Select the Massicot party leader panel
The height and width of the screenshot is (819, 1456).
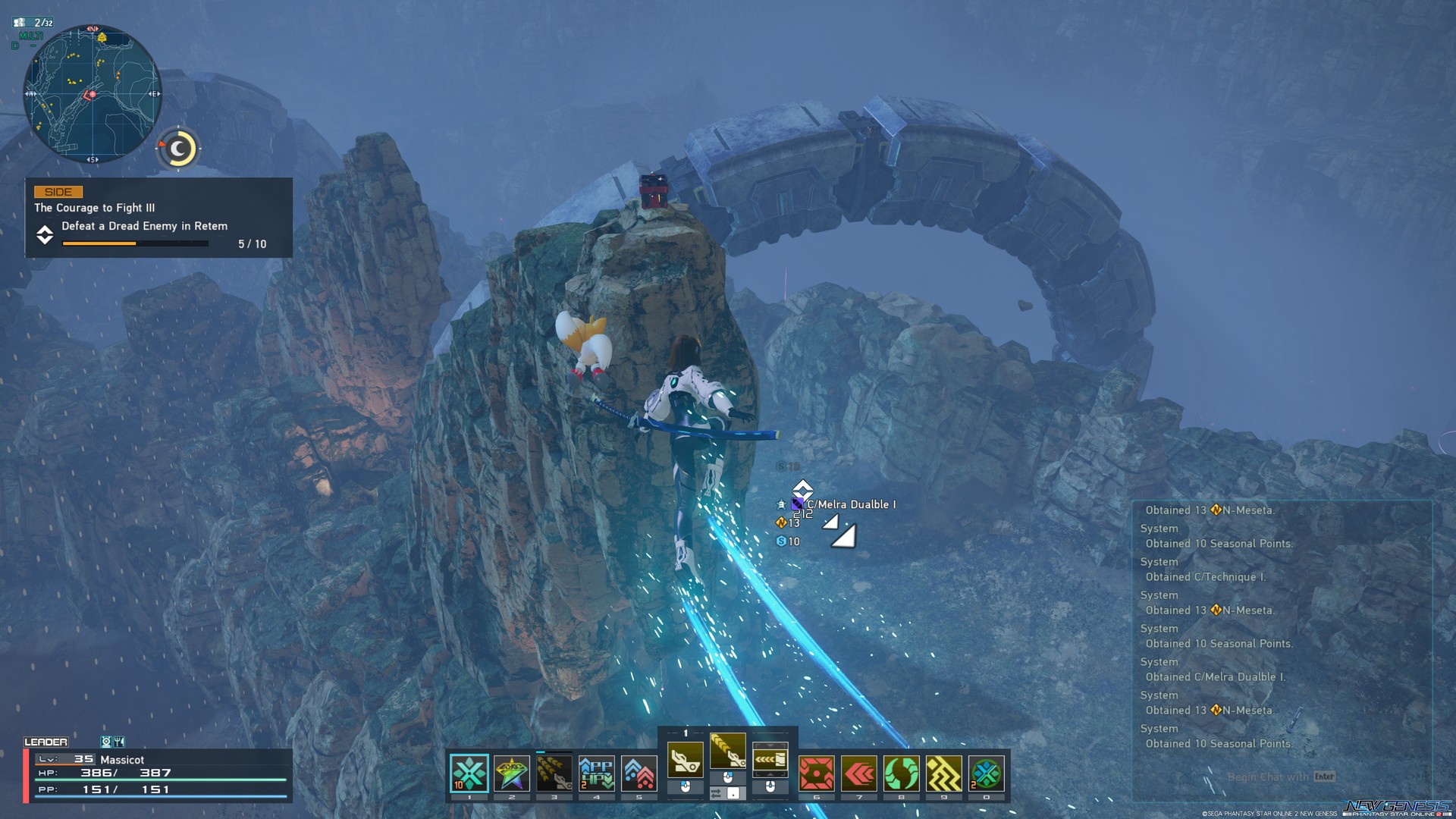(x=158, y=774)
